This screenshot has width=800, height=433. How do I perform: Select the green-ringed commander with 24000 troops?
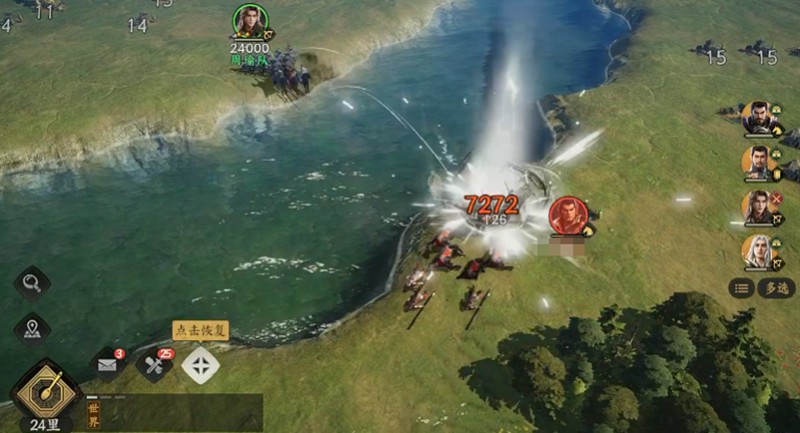[x=250, y=21]
